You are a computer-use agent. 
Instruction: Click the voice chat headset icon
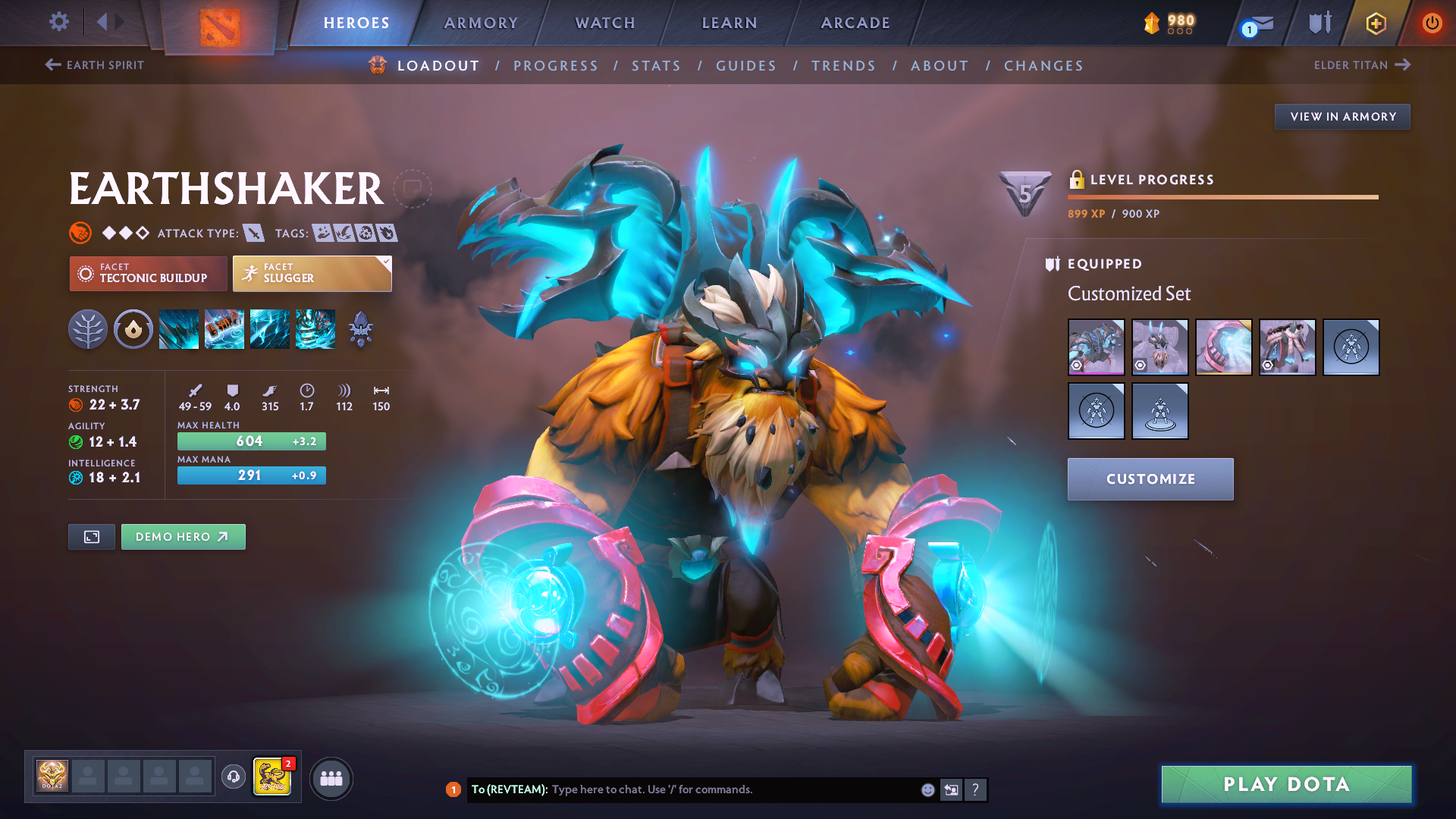click(233, 777)
